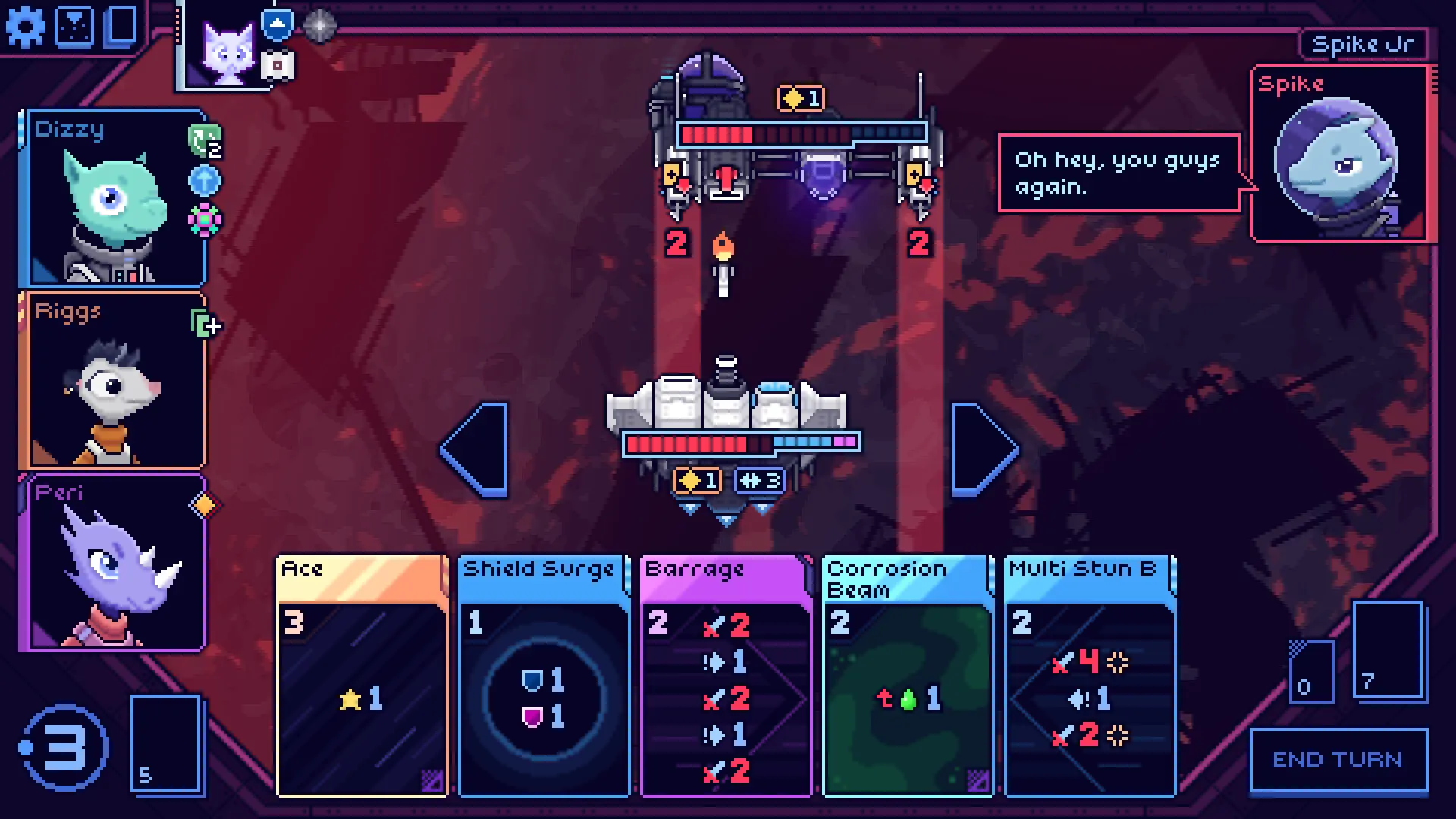
Task: Click the shield icon on Spike Jr's portrait
Action: 278,24
